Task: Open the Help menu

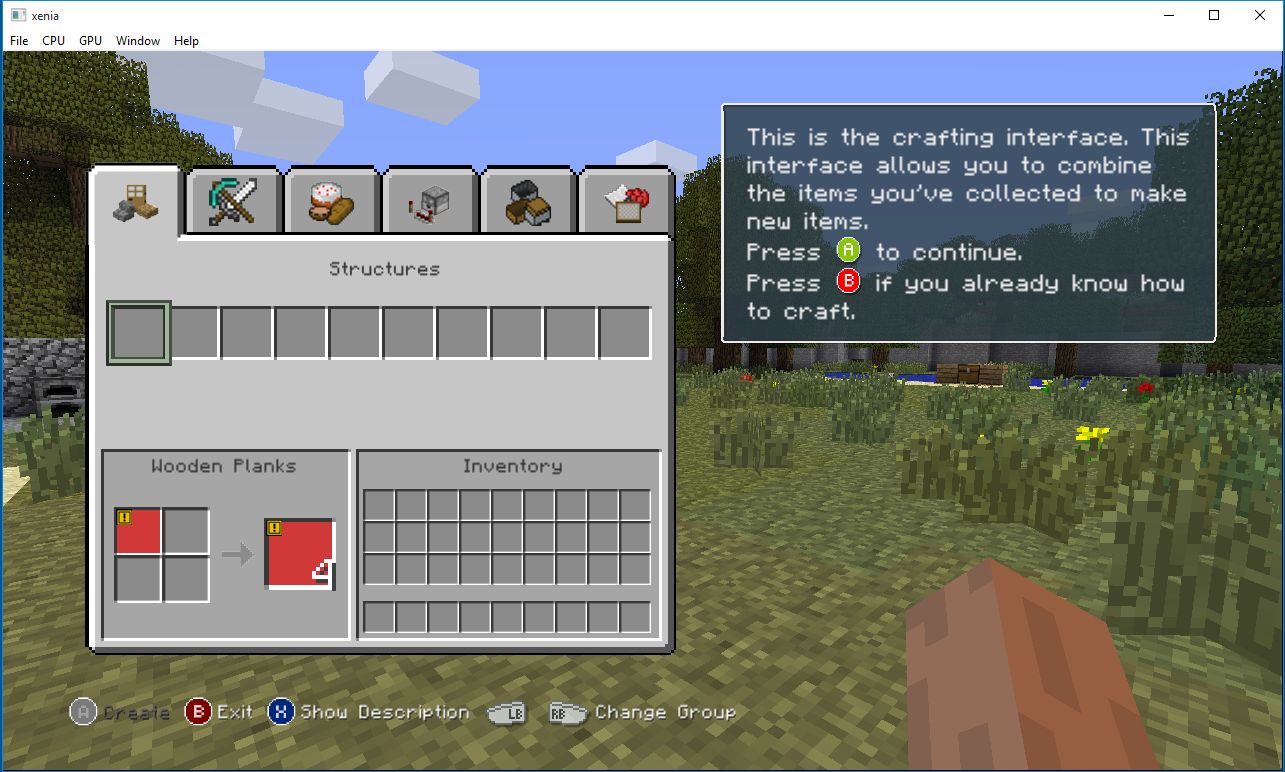Action: click(x=186, y=40)
